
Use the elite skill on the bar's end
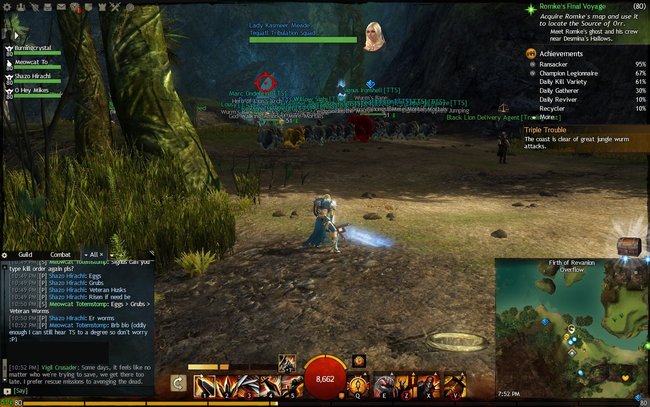tap(455, 383)
